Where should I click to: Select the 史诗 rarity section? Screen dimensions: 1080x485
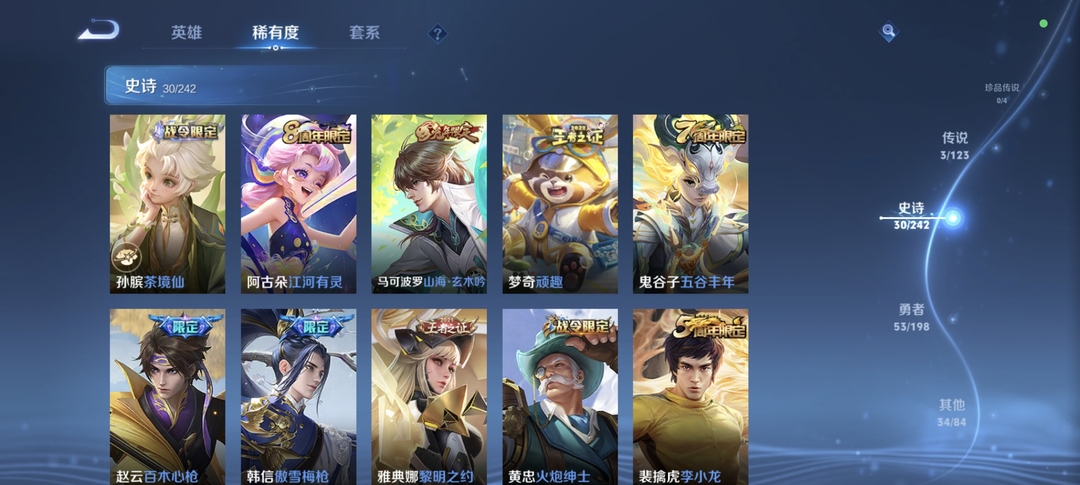[912, 216]
